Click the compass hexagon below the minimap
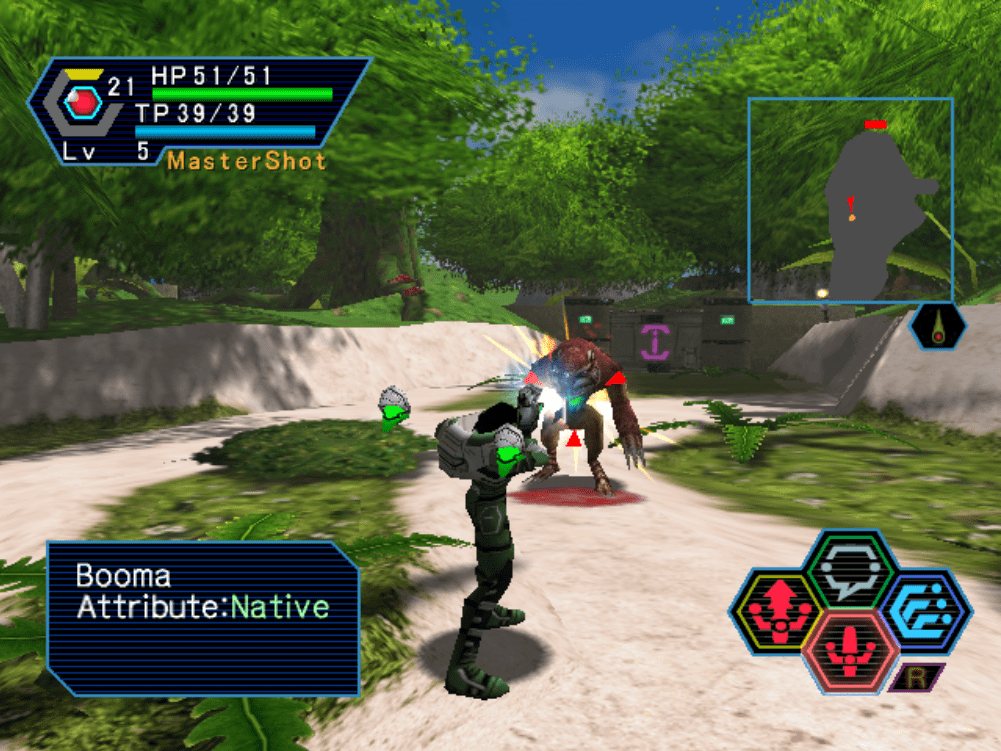The width and height of the screenshot is (1001, 751). [x=938, y=327]
